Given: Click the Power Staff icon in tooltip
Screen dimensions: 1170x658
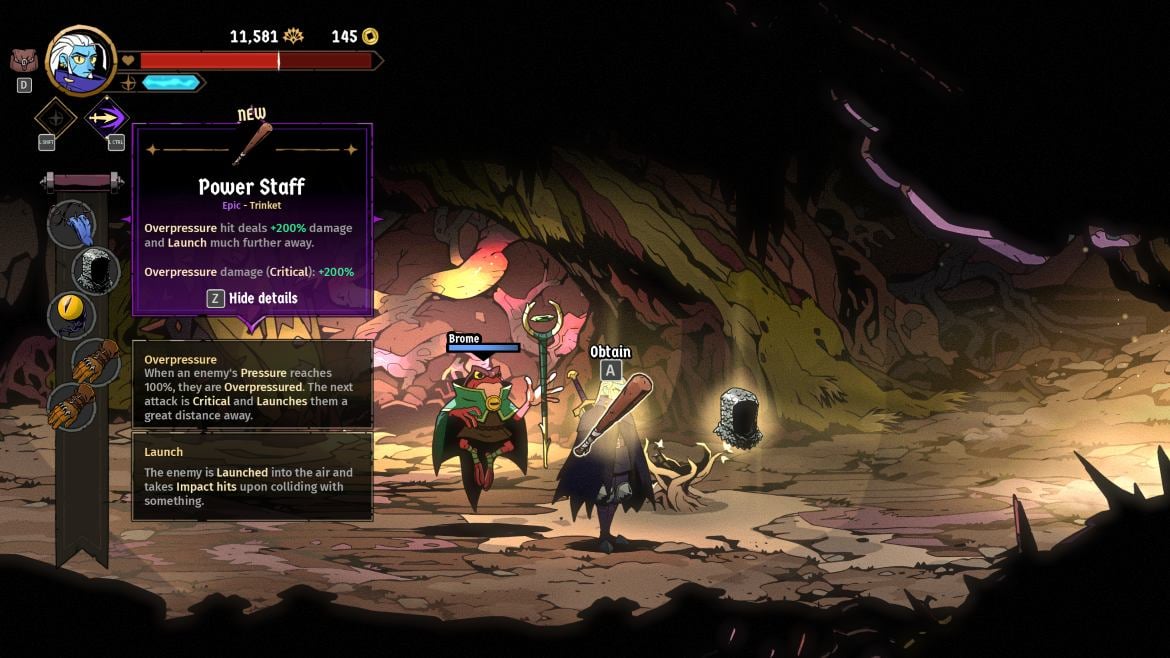Looking at the screenshot, I should (x=252, y=146).
